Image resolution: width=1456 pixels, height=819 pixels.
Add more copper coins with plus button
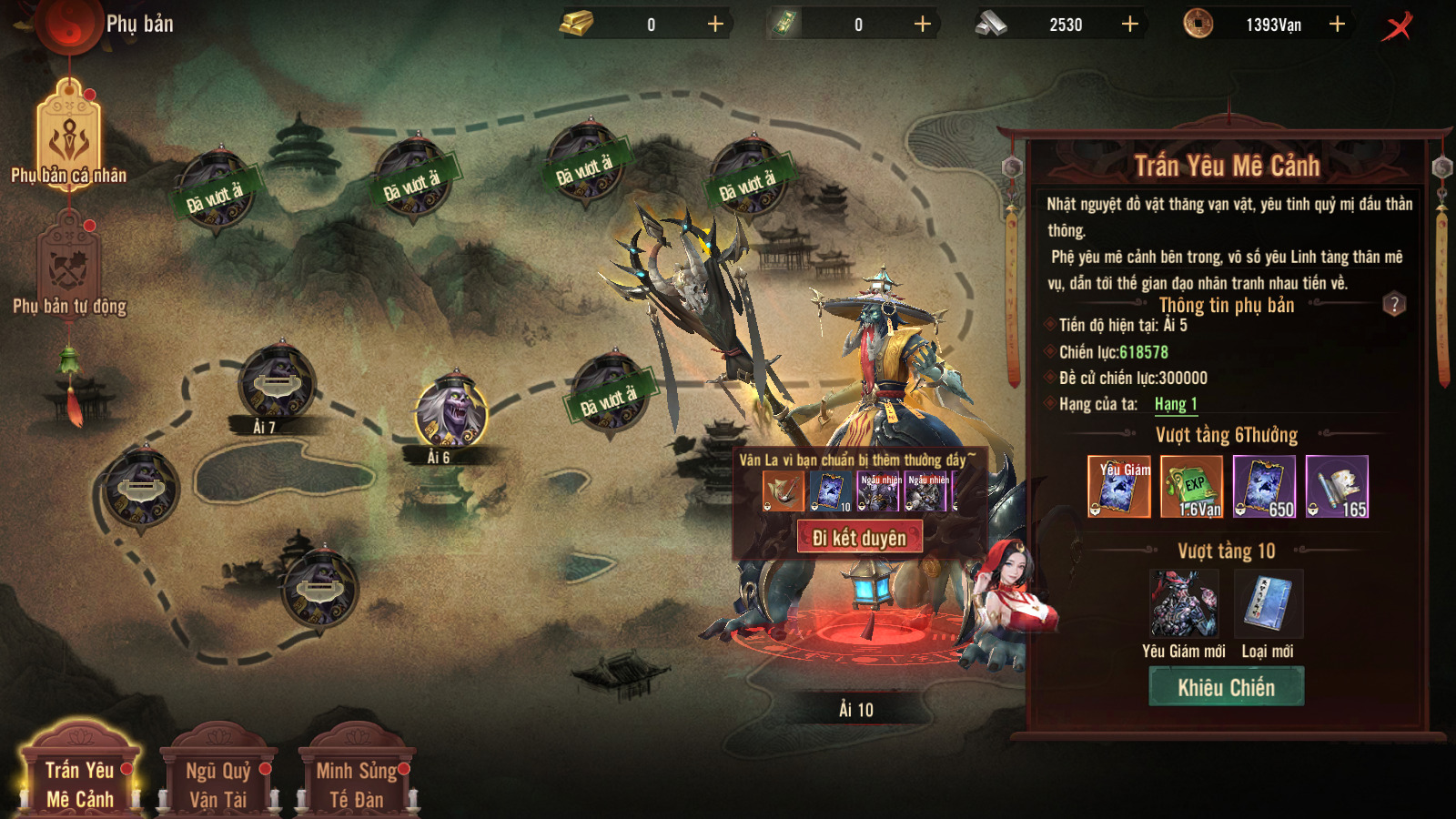tap(1337, 25)
